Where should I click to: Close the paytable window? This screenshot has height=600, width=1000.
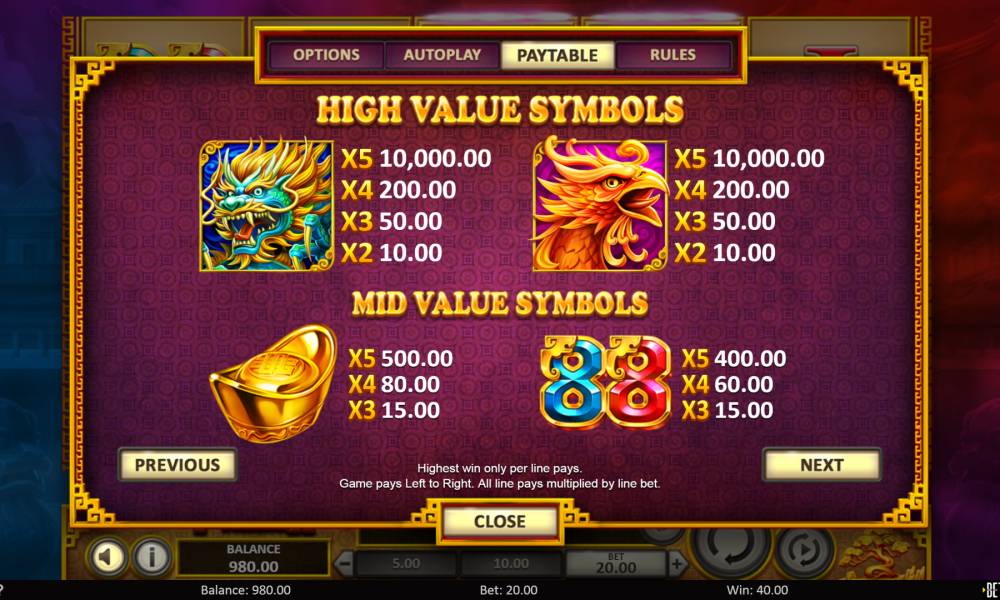pos(499,521)
